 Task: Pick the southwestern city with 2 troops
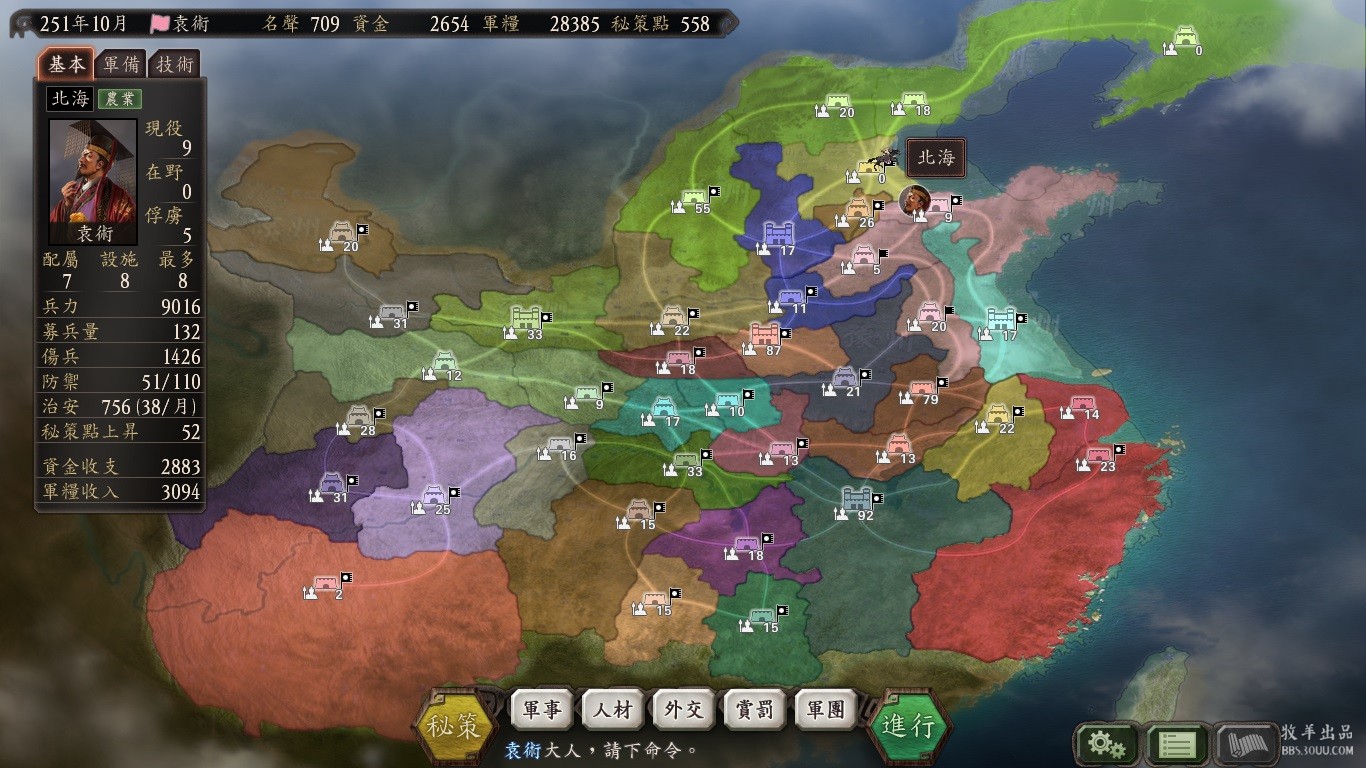(327, 584)
